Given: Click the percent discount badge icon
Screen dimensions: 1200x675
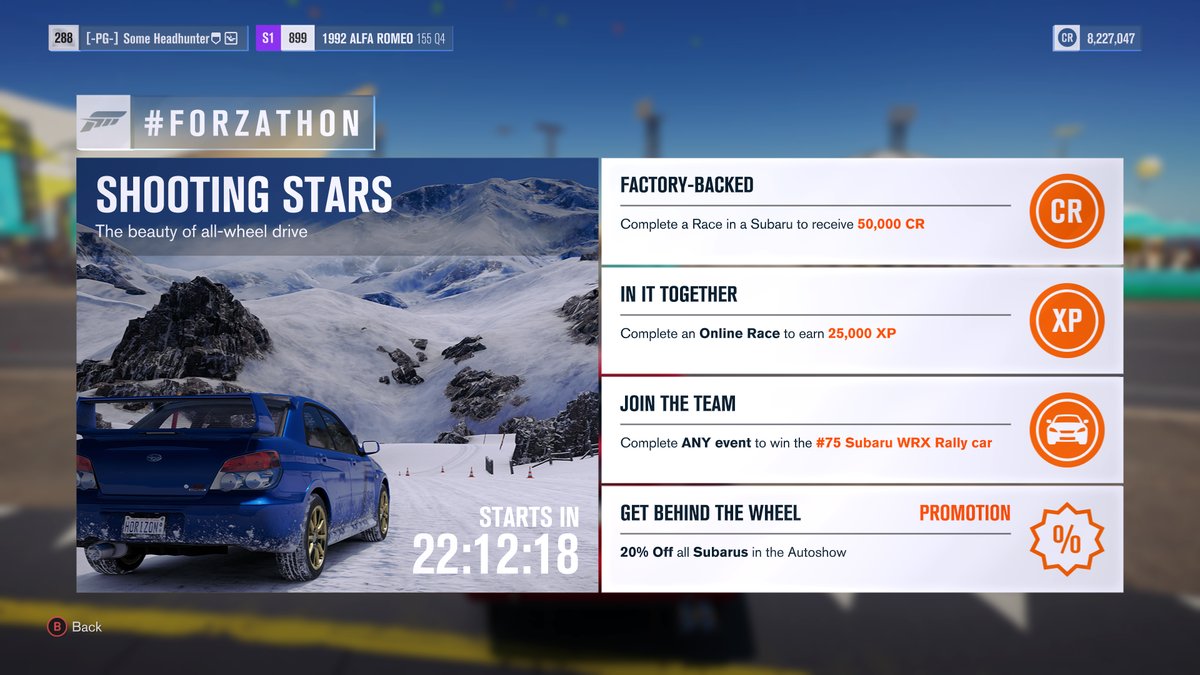Looking at the screenshot, I should pyautogui.click(x=1066, y=540).
